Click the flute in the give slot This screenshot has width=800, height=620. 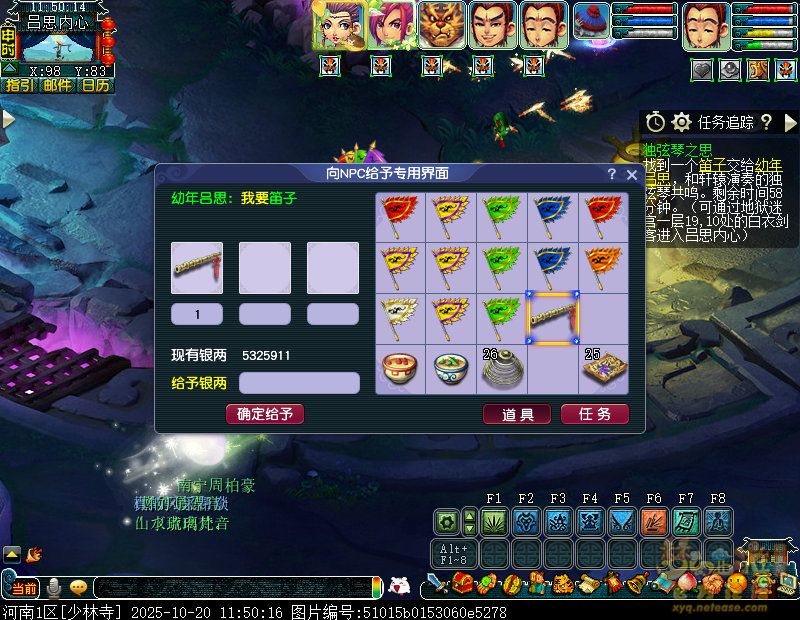pos(197,268)
